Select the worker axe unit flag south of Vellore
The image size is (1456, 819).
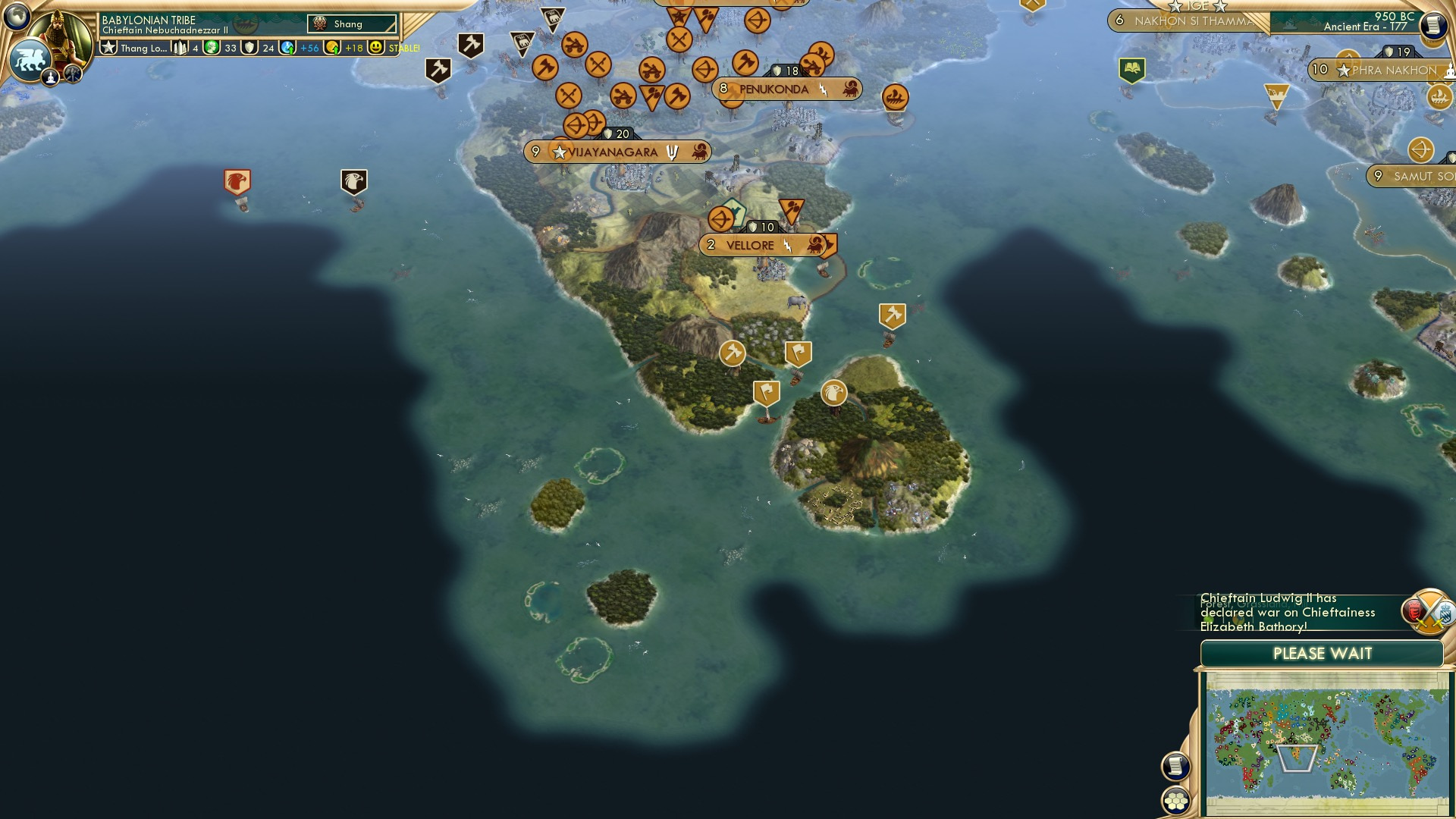pyautogui.click(x=732, y=352)
